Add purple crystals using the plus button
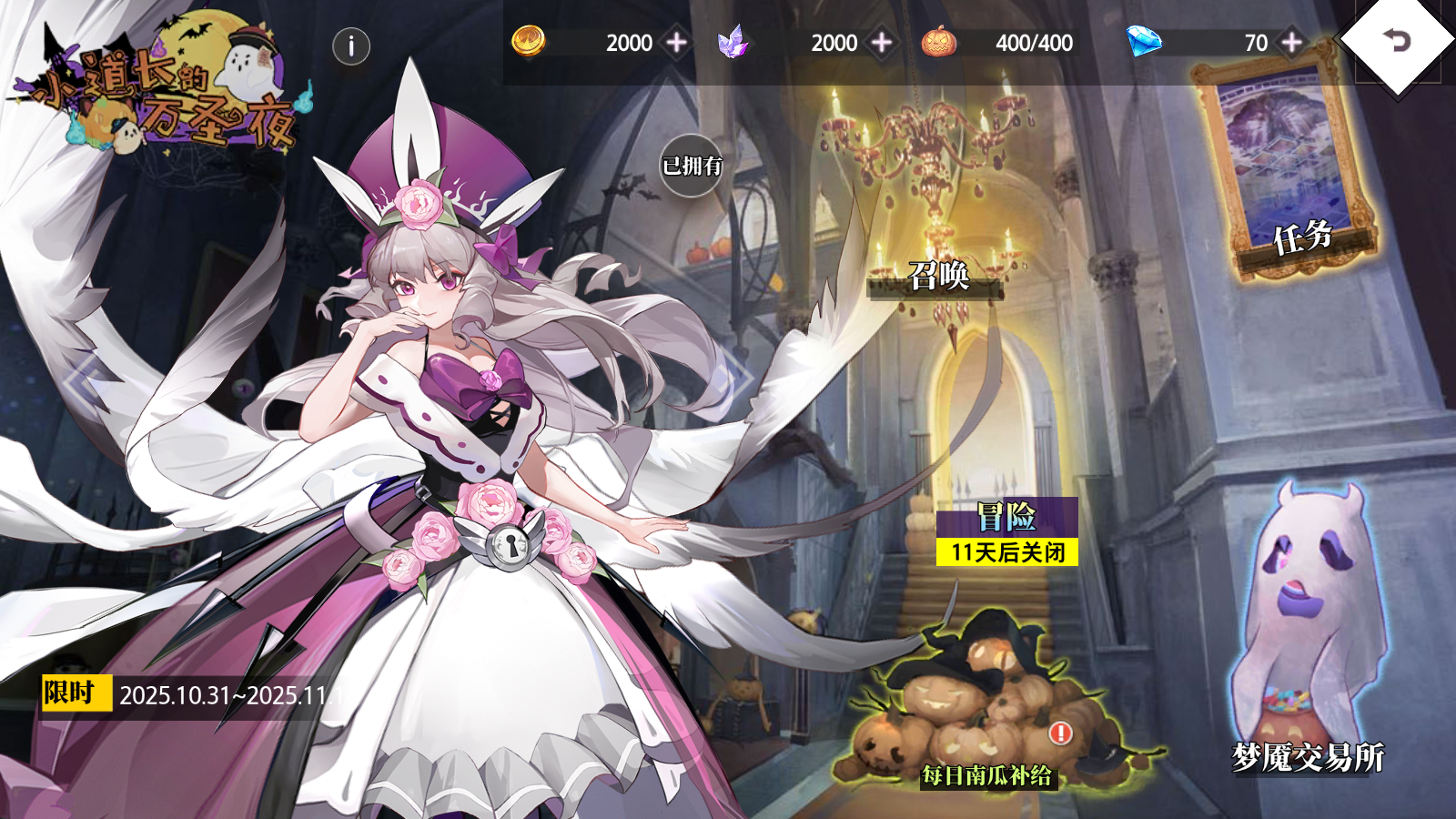Image resolution: width=1456 pixels, height=819 pixels. (882, 43)
